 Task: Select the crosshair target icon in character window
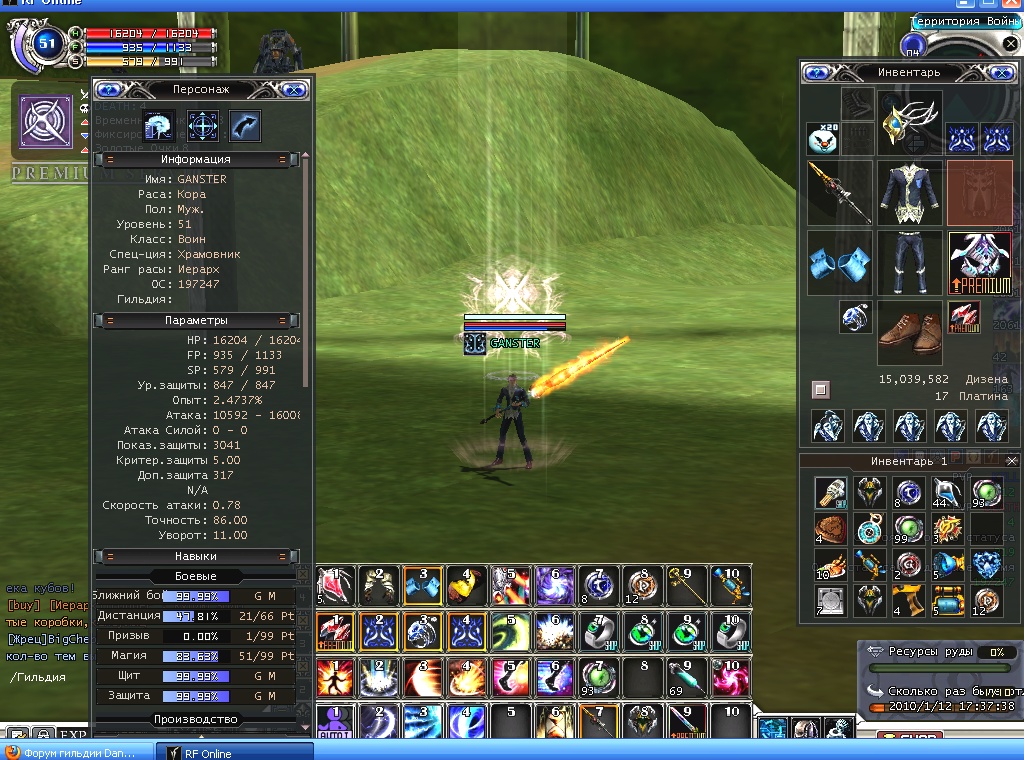(203, 126)
